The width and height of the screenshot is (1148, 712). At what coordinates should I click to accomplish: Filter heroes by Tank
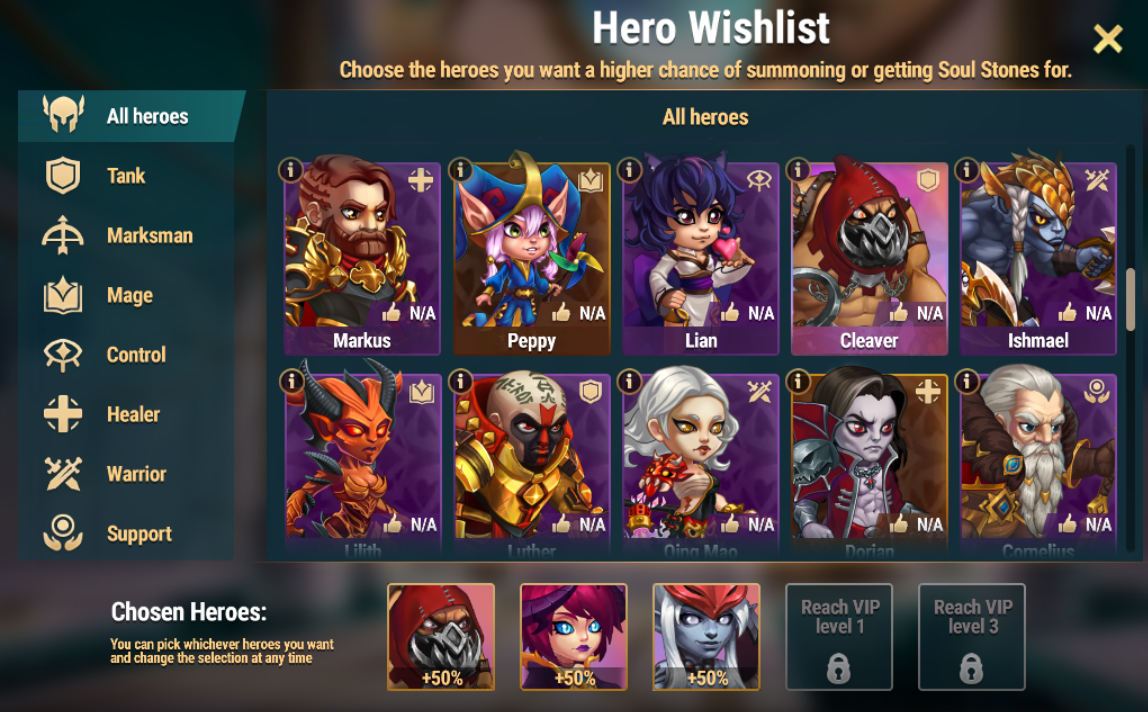(x=126, y=176)
